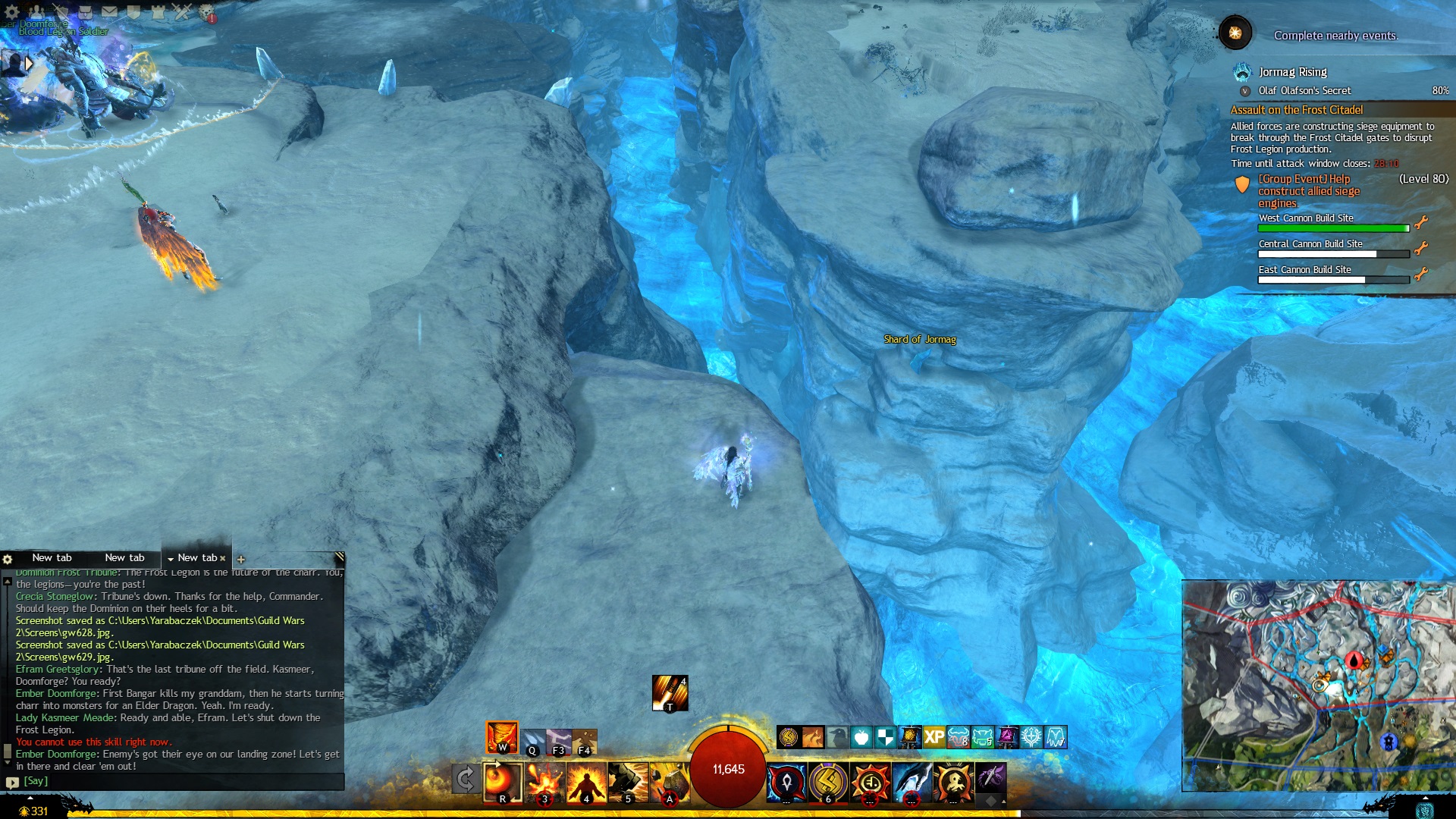Switch to air attunement marked F3
Viewport: 1456px width, 819px height.
(560, 742)
